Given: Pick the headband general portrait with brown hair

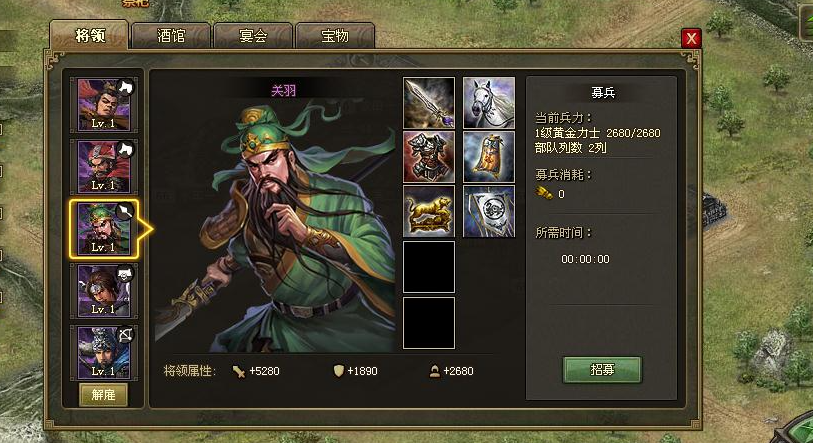Looking at the screenshot, I should 104,290.
